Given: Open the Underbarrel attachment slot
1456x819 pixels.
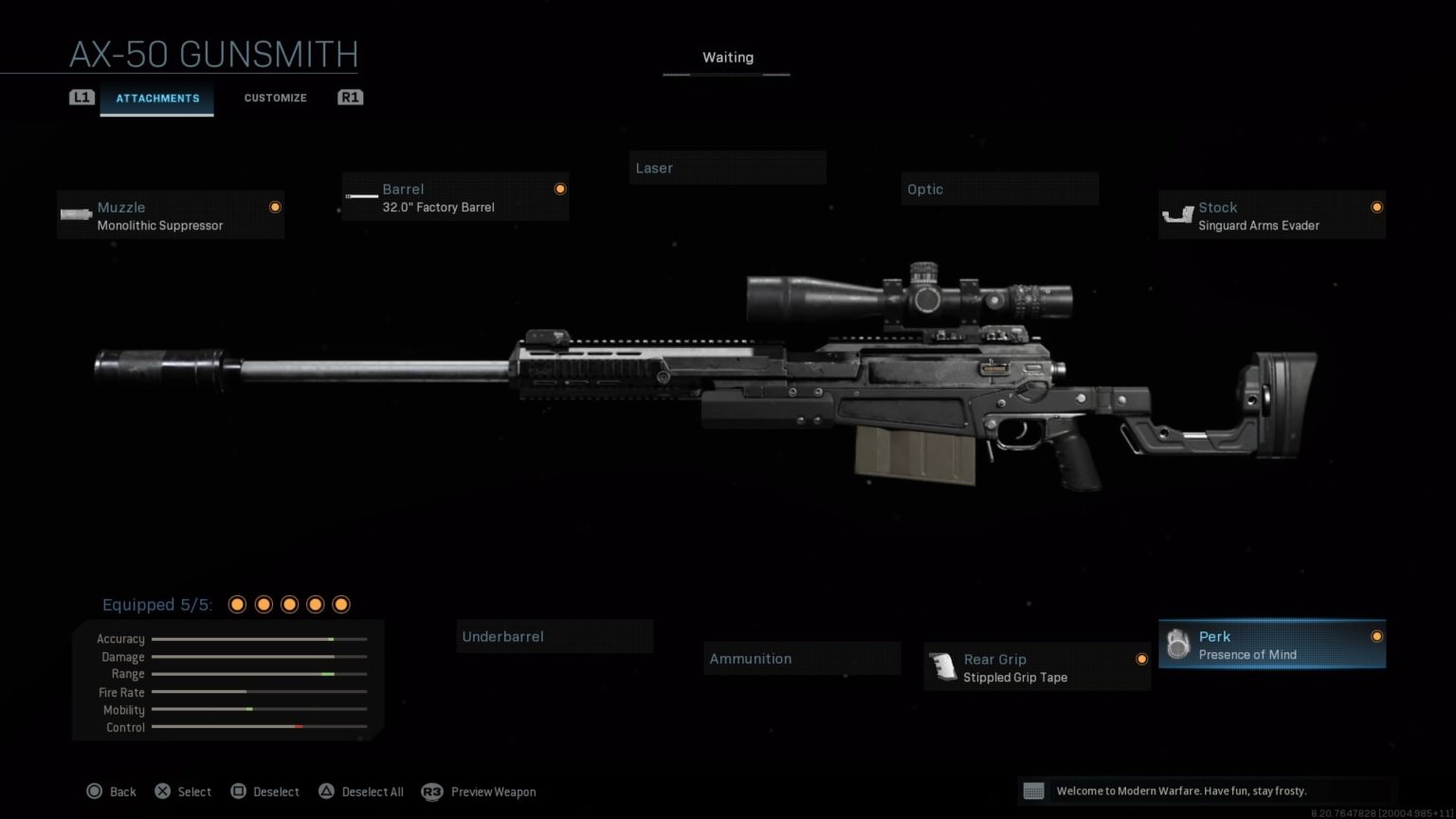Looking at the screenshot, I should pos(555,636).
